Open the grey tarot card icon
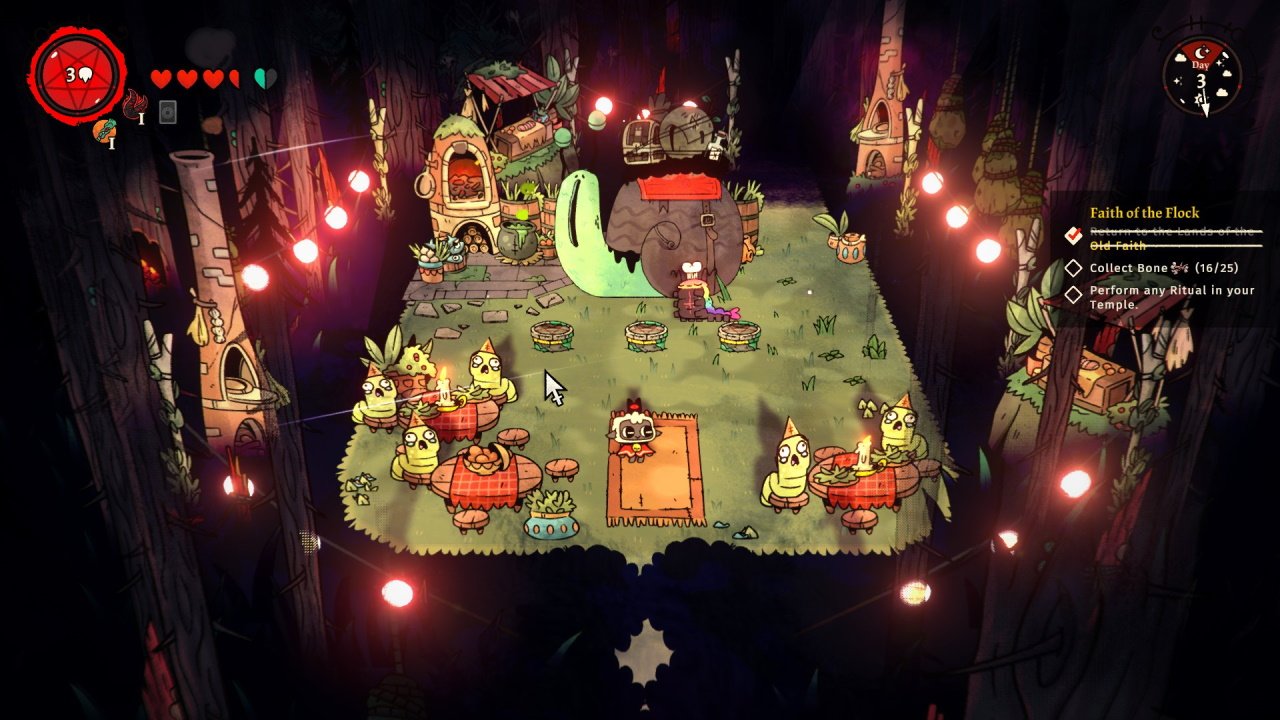The height and width of the screenshot is (720, 1280). tap(168, 111)
